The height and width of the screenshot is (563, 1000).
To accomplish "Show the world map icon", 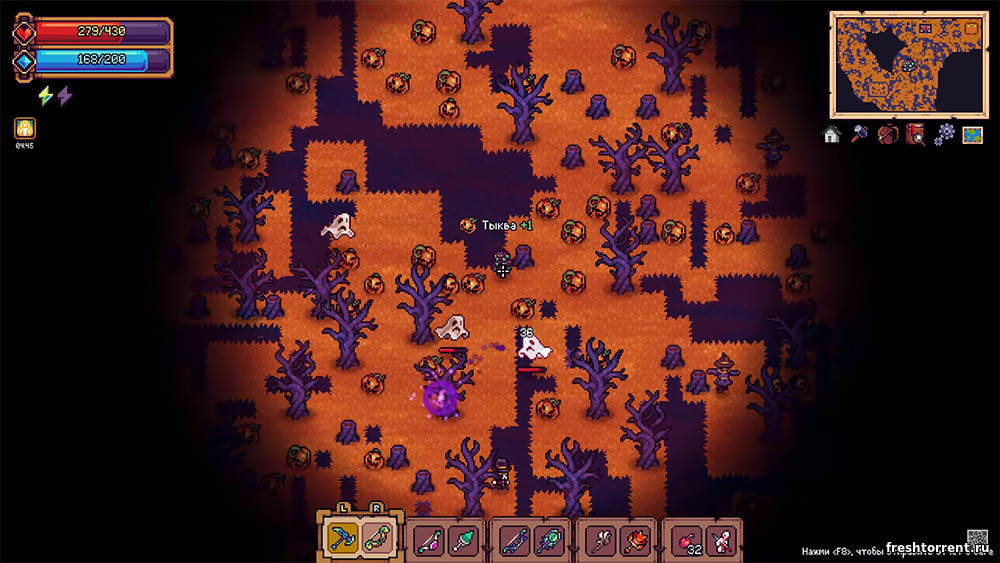I will [x=971, y=134].
